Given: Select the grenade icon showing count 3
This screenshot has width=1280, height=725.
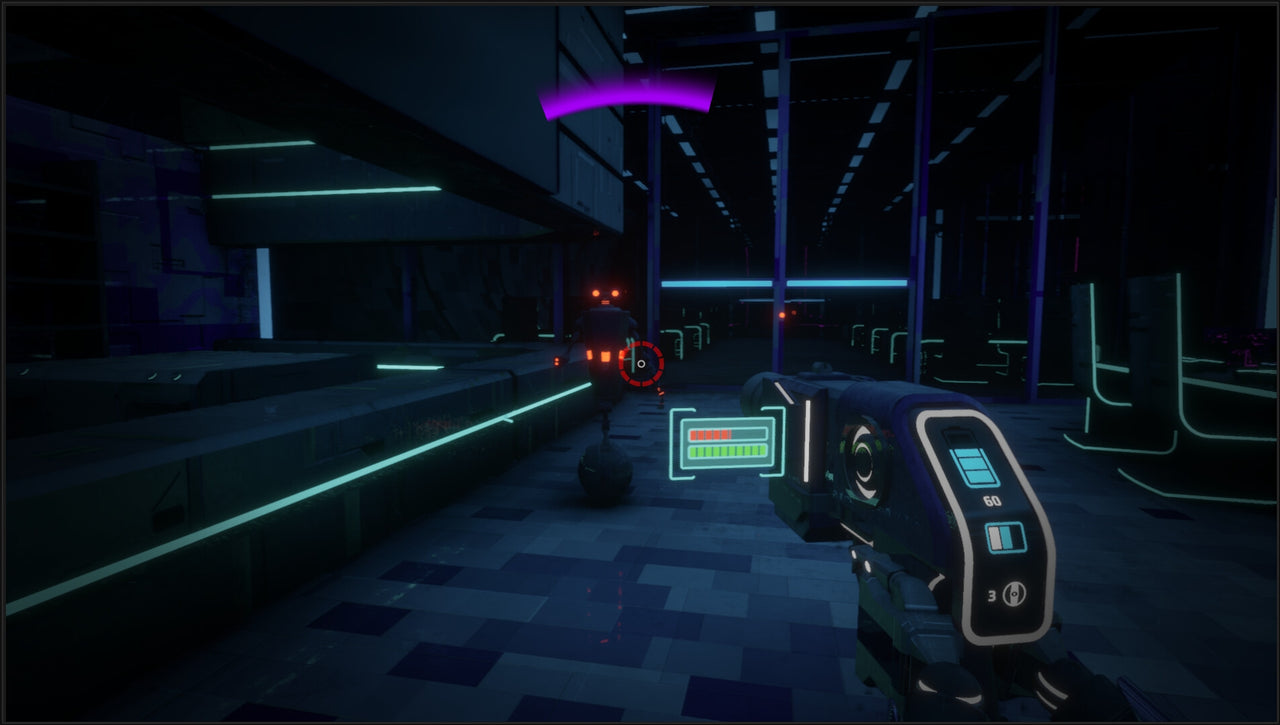Looking at the screenshot, I should pos(1014,593).
